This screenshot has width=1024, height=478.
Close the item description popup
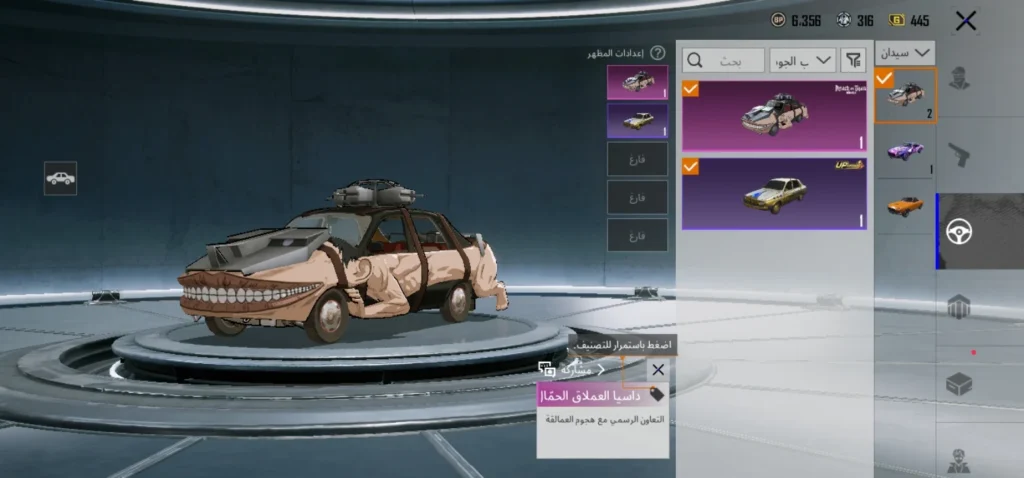click(657, 369)
